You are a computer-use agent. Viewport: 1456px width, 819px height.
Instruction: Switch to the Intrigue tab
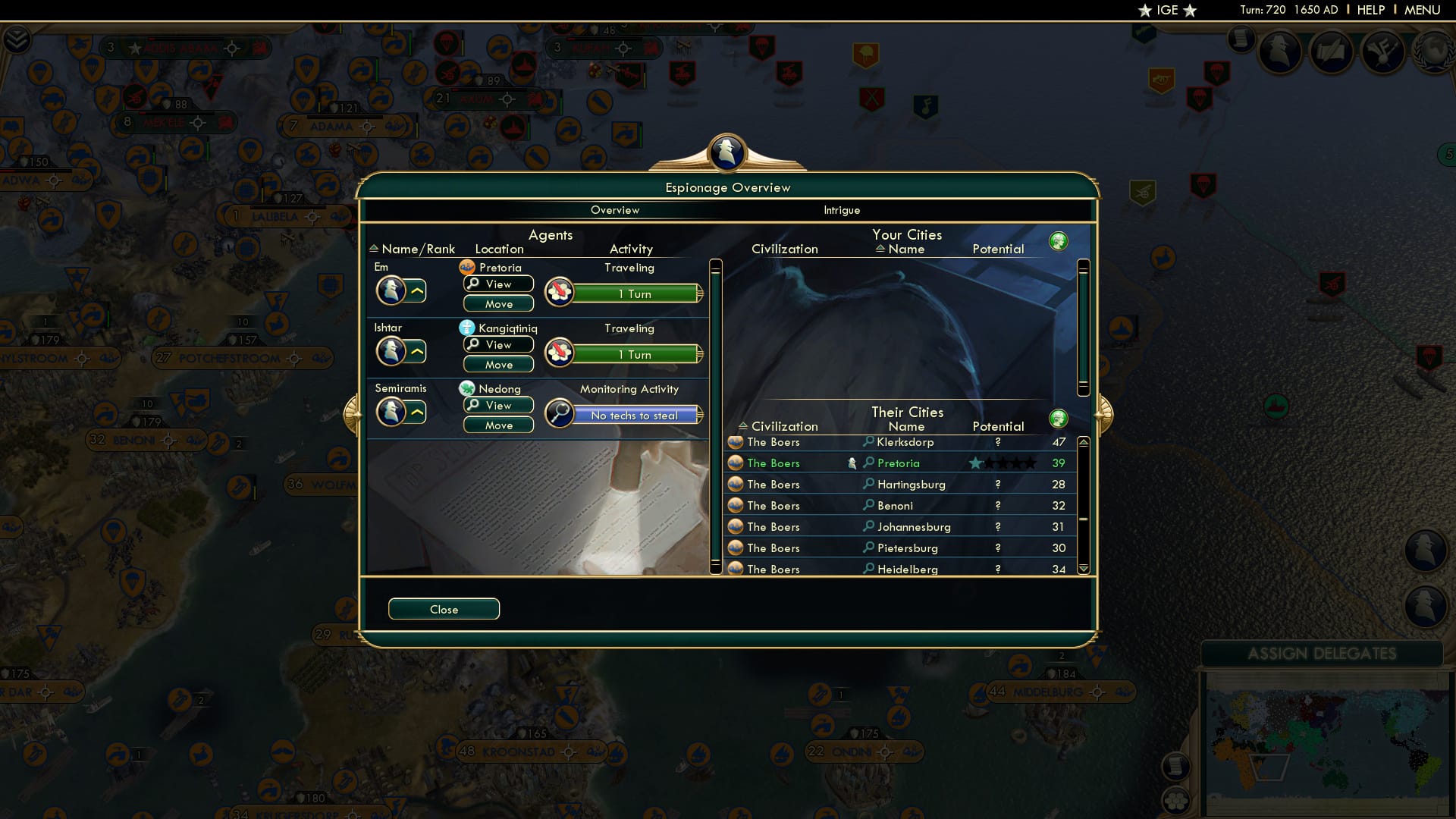(841, 210)
